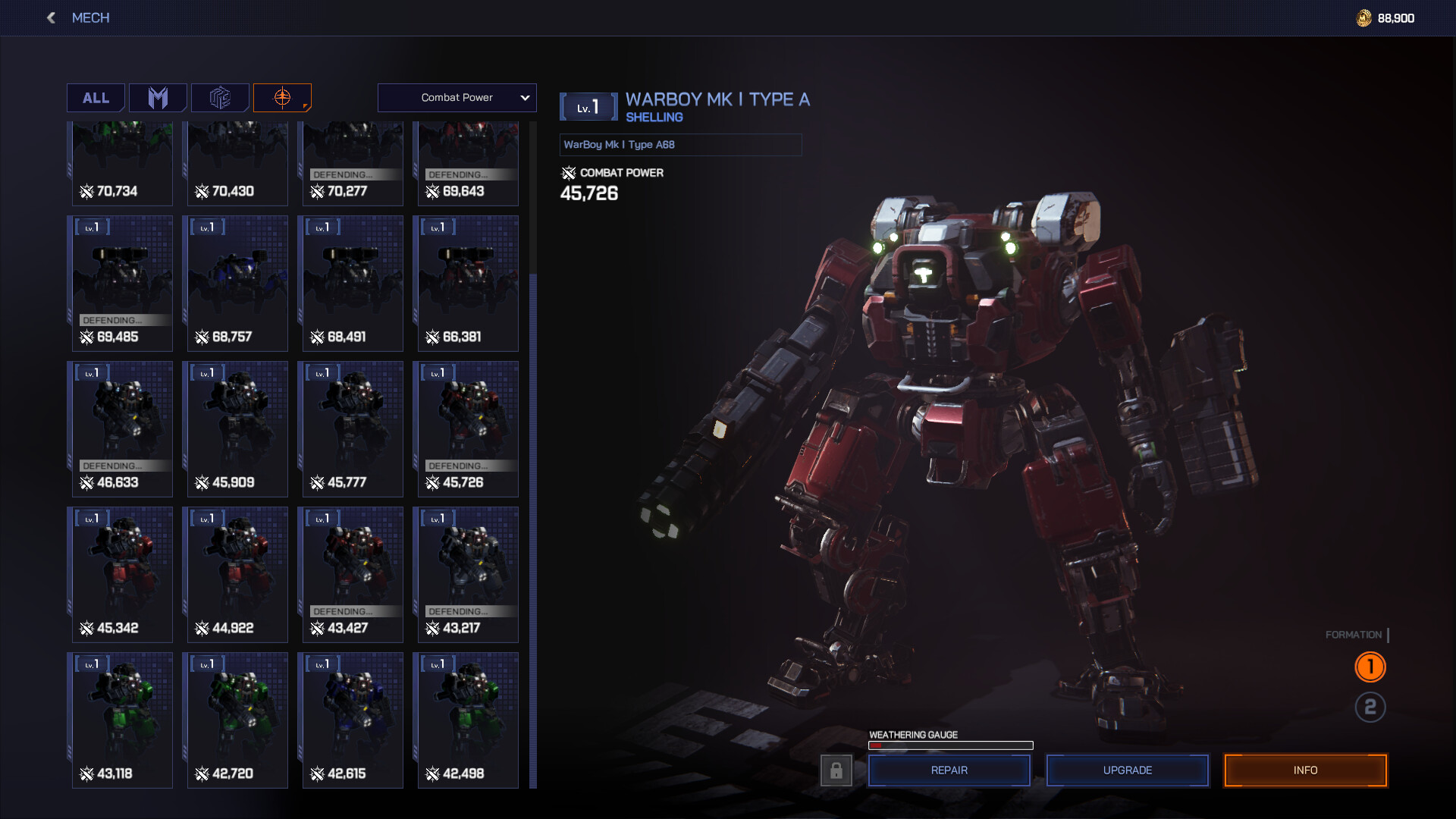Click the M-logo manufacturer filter icon
1456x819 pixels.
coord(158,97)
